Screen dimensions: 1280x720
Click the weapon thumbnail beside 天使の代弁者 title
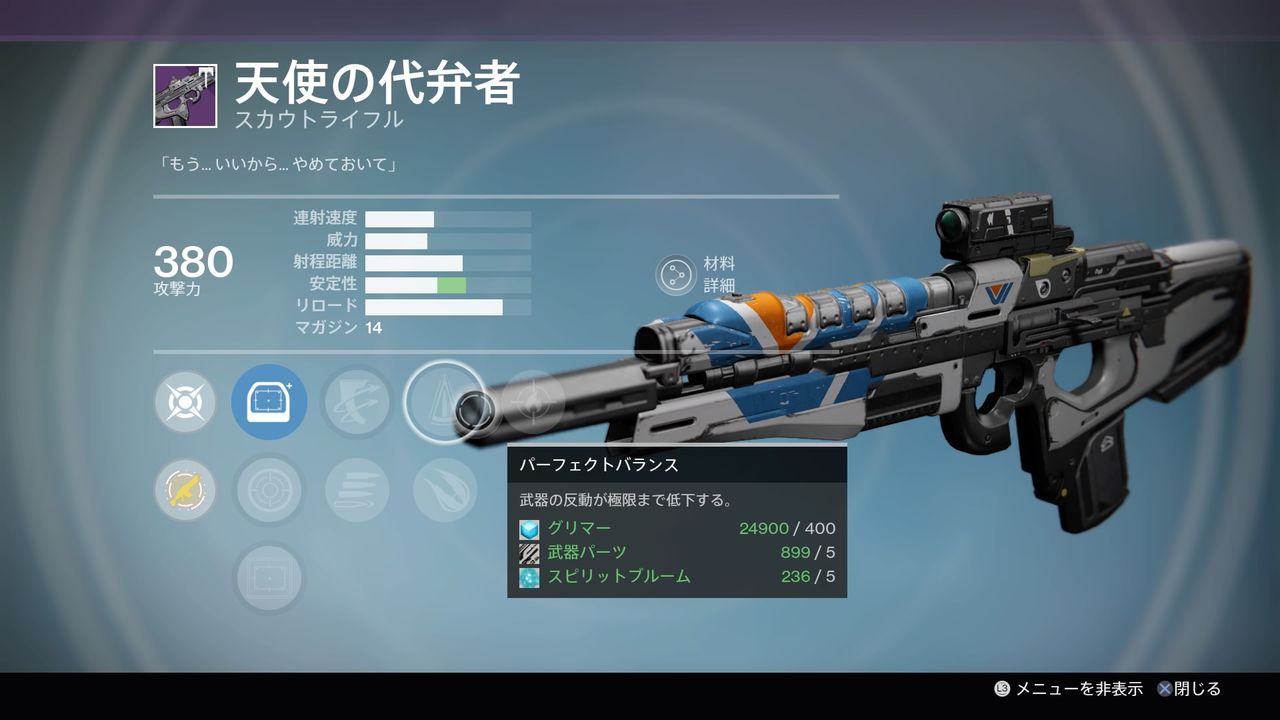pos(184,94)
